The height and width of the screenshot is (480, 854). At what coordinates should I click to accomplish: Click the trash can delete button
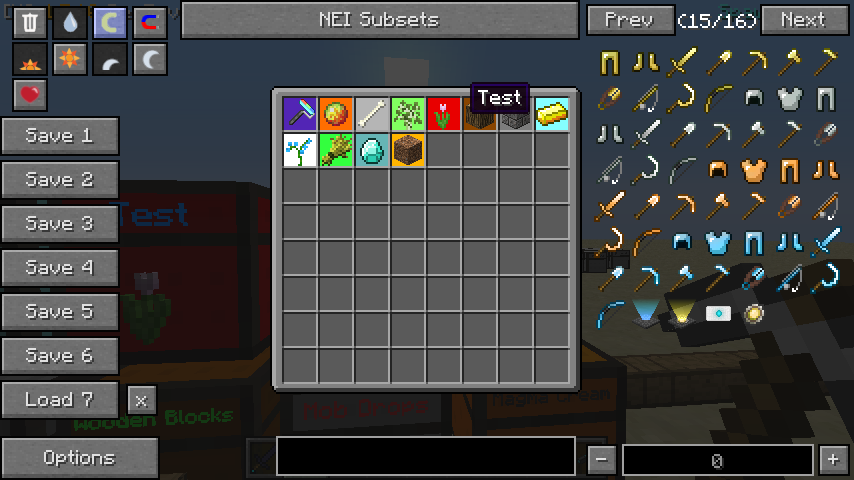click(30, 23)
